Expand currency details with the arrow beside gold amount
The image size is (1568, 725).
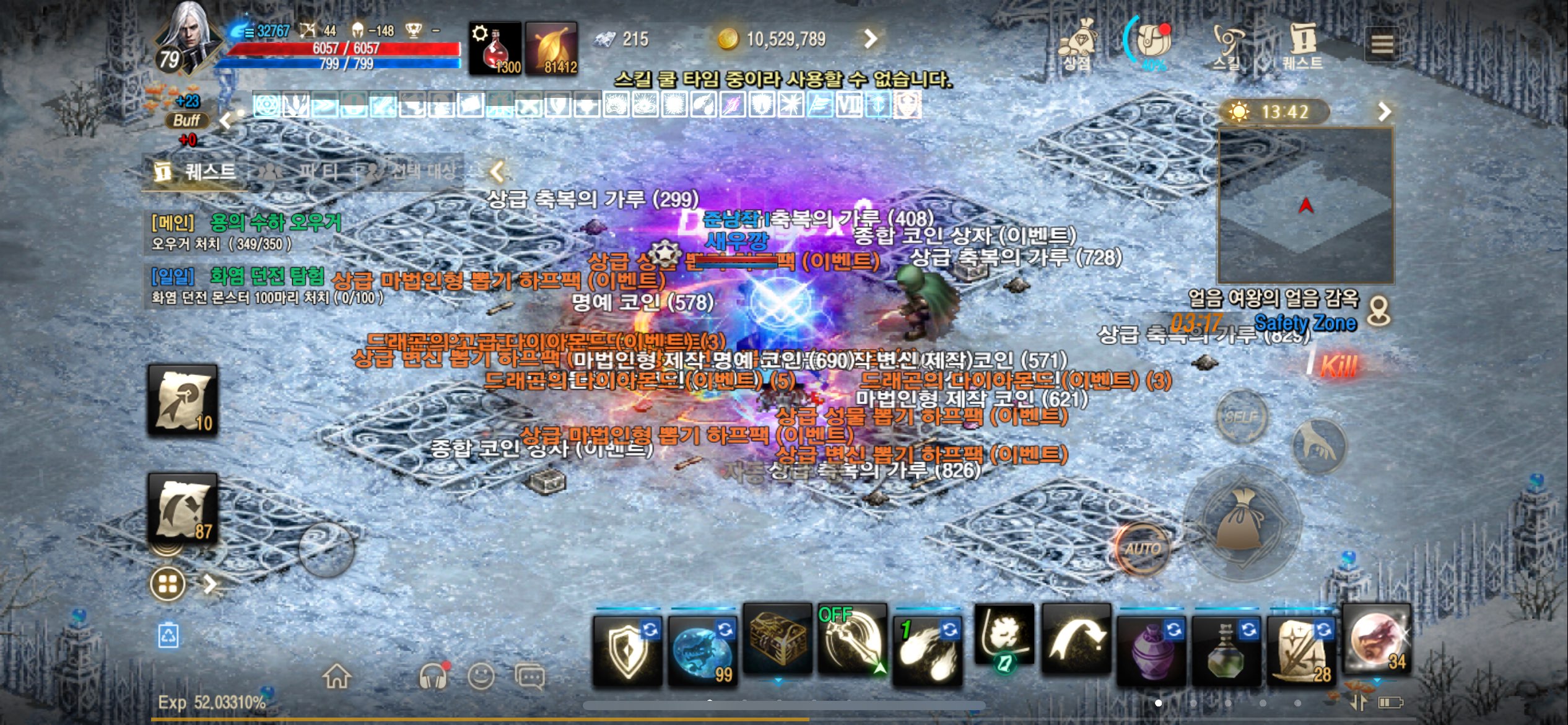coord(870,38)
